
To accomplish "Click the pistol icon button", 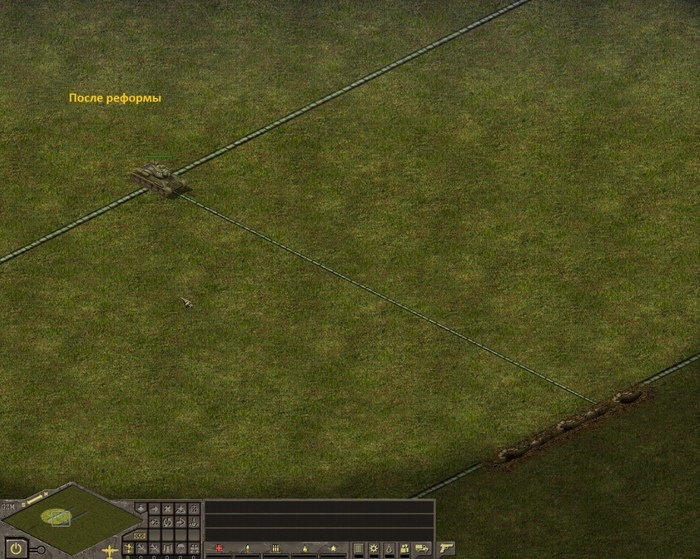I will click(x=446, y=548).
